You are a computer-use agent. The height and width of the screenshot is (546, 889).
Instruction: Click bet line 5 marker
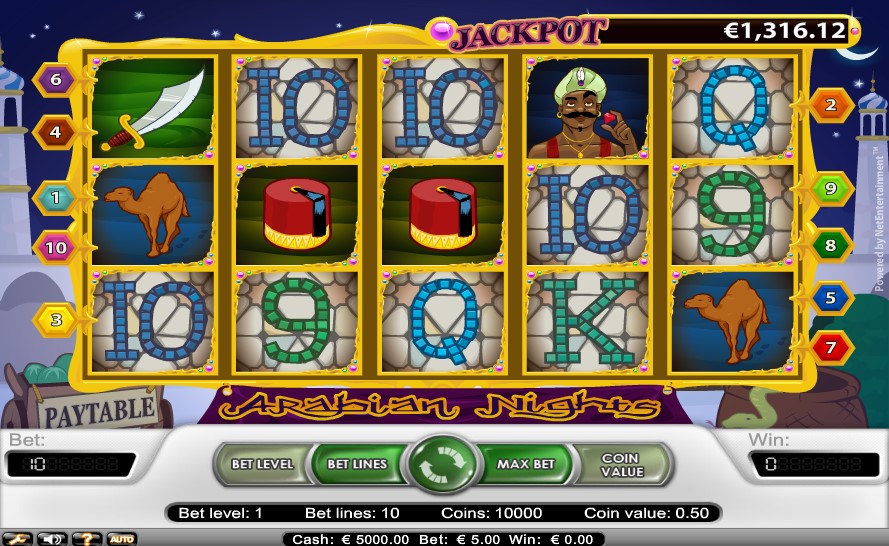831,297
